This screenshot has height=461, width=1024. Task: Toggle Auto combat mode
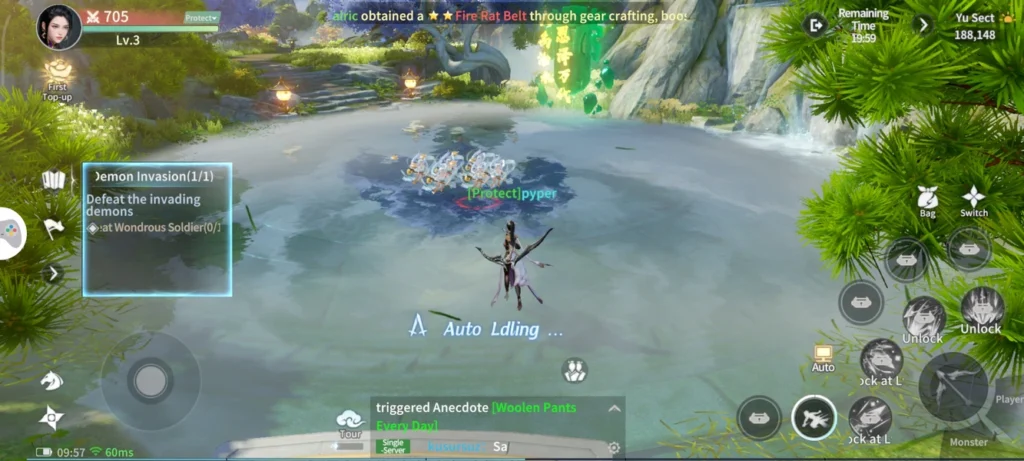(x=823, y=358)
